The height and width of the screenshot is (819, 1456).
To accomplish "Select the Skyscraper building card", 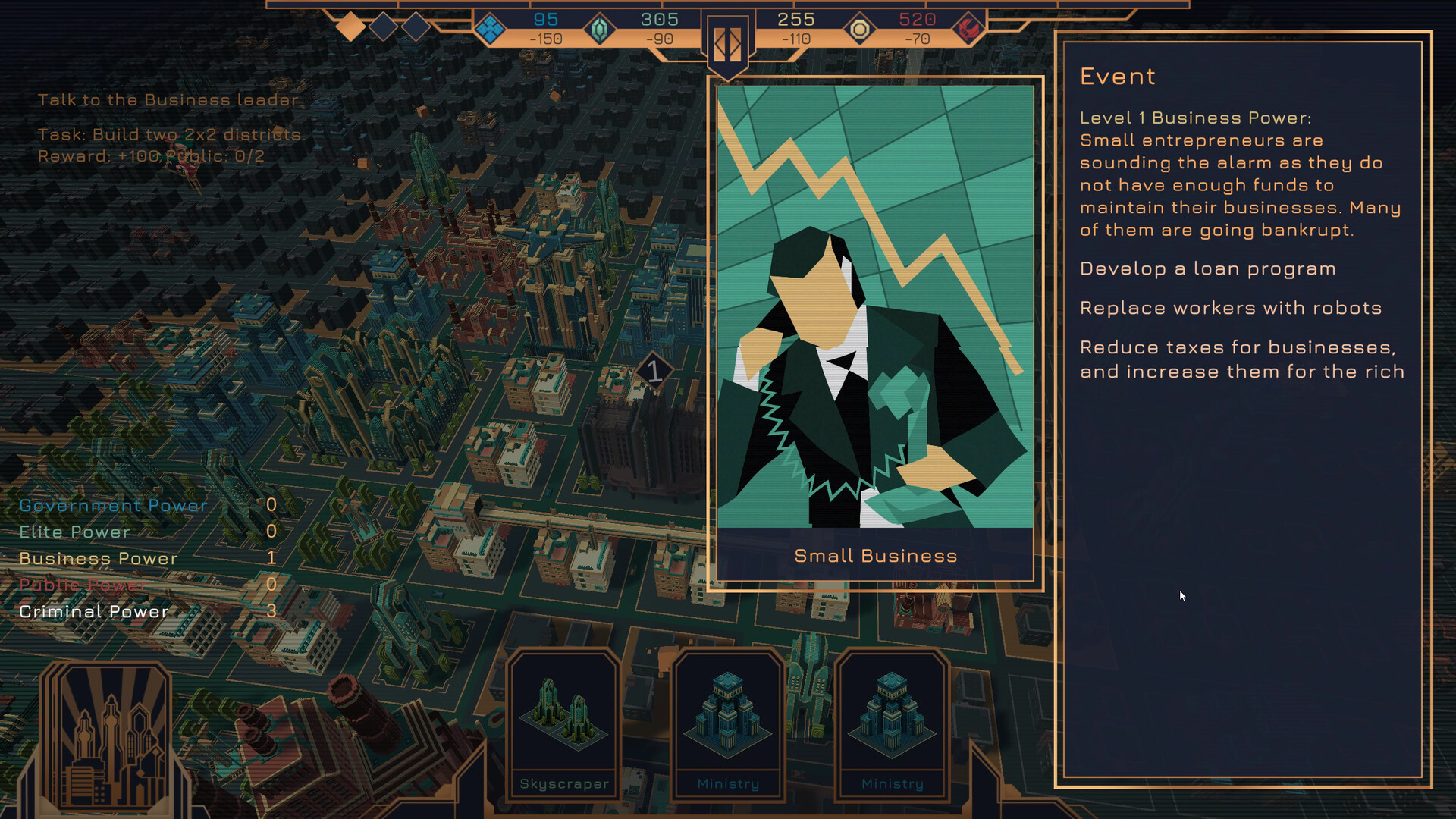I will point(564,725).
